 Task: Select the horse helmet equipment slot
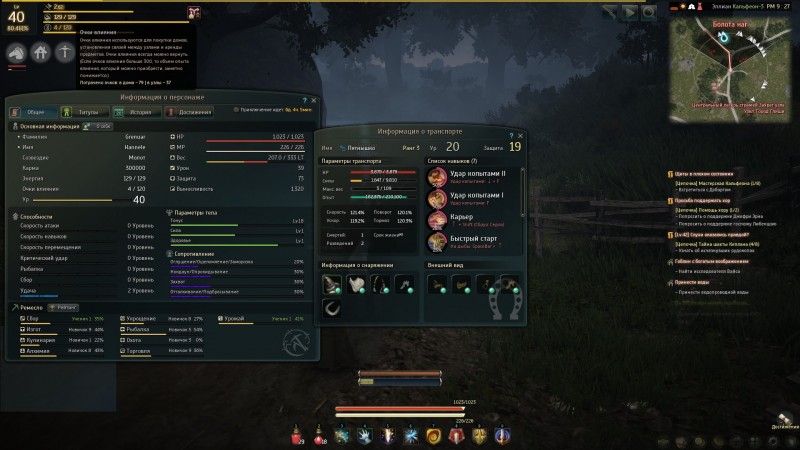(332, 284)
